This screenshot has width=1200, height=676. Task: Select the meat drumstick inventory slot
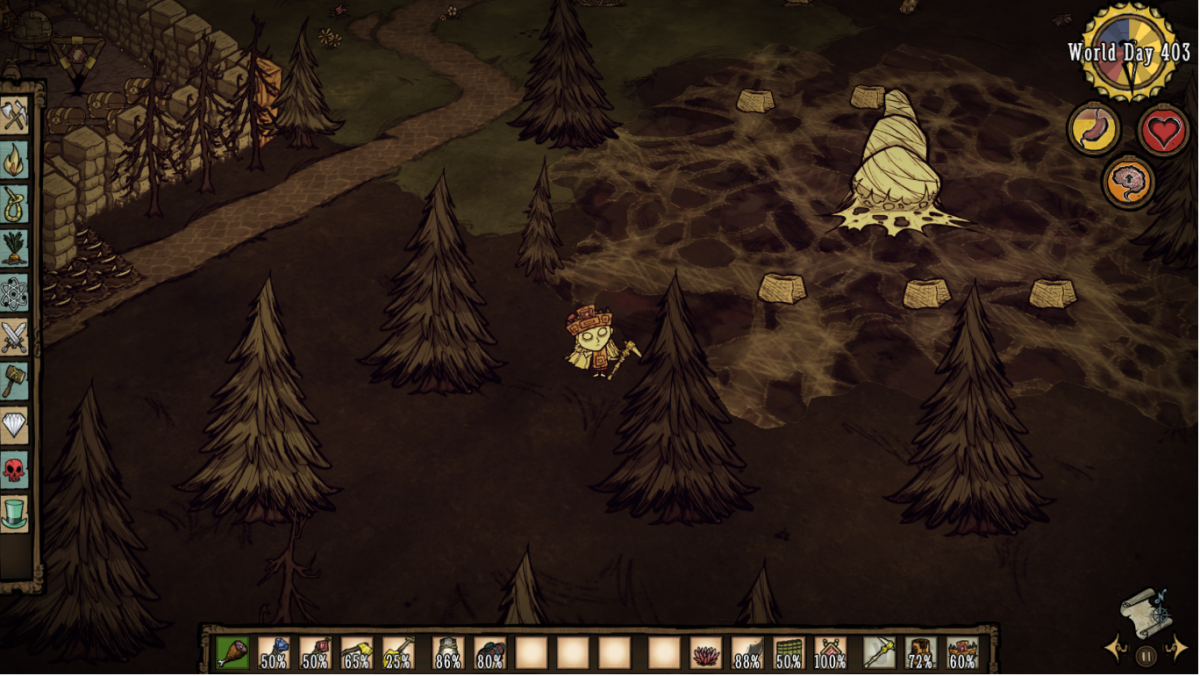pyautogui.click(x=232, y=653)
